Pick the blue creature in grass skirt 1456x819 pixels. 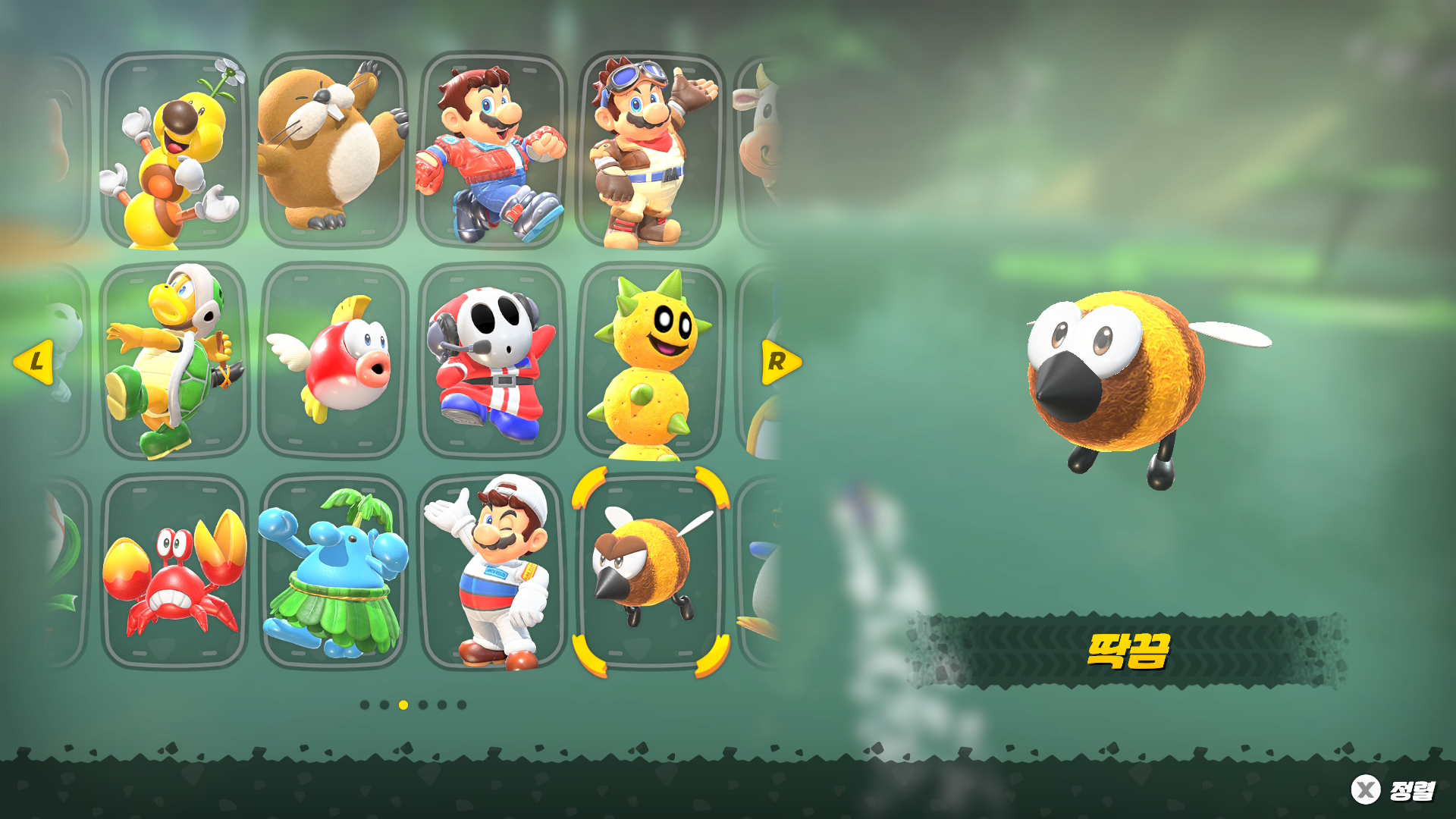point(334,573)
